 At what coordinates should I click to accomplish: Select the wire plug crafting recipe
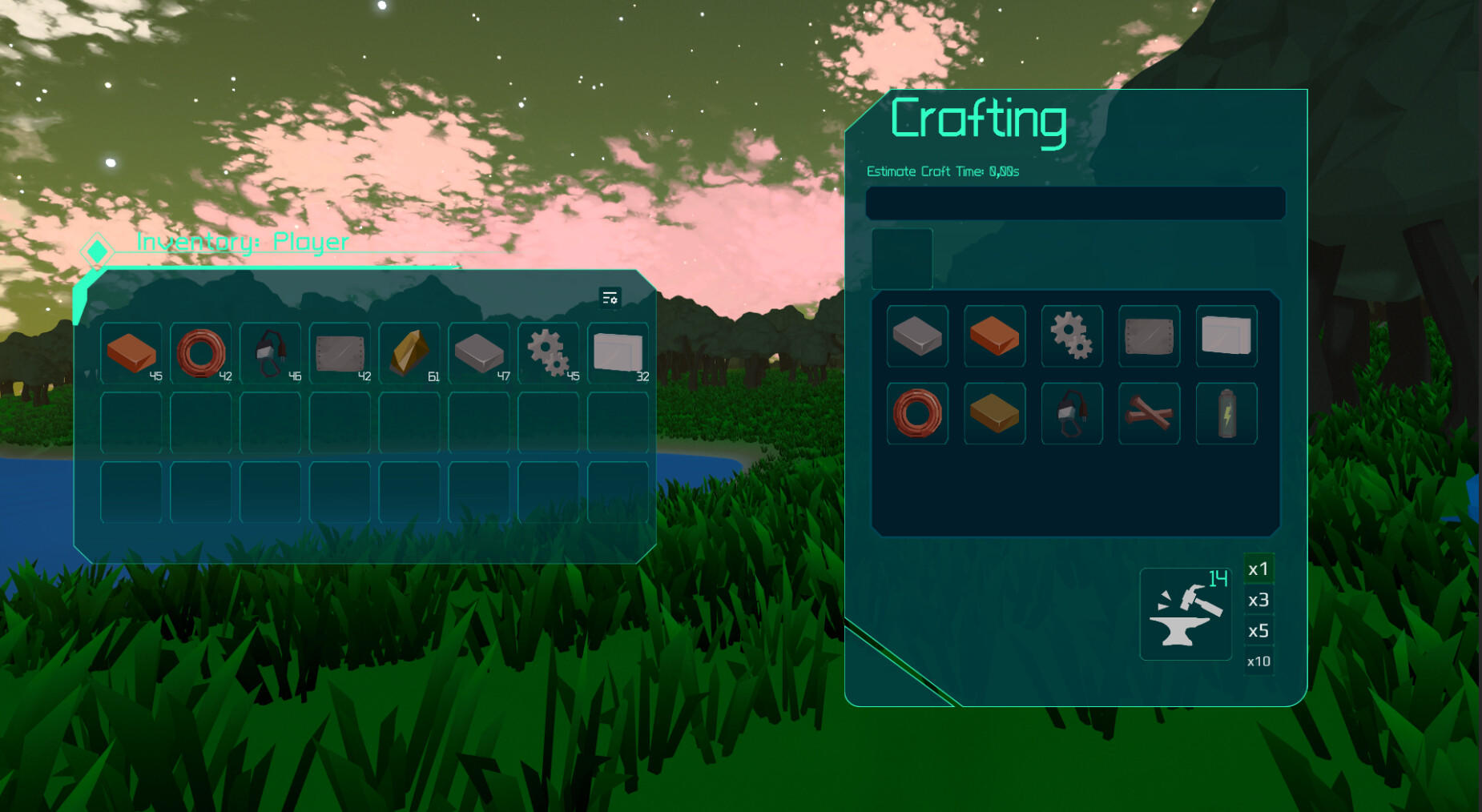[x=1071, y=413]
